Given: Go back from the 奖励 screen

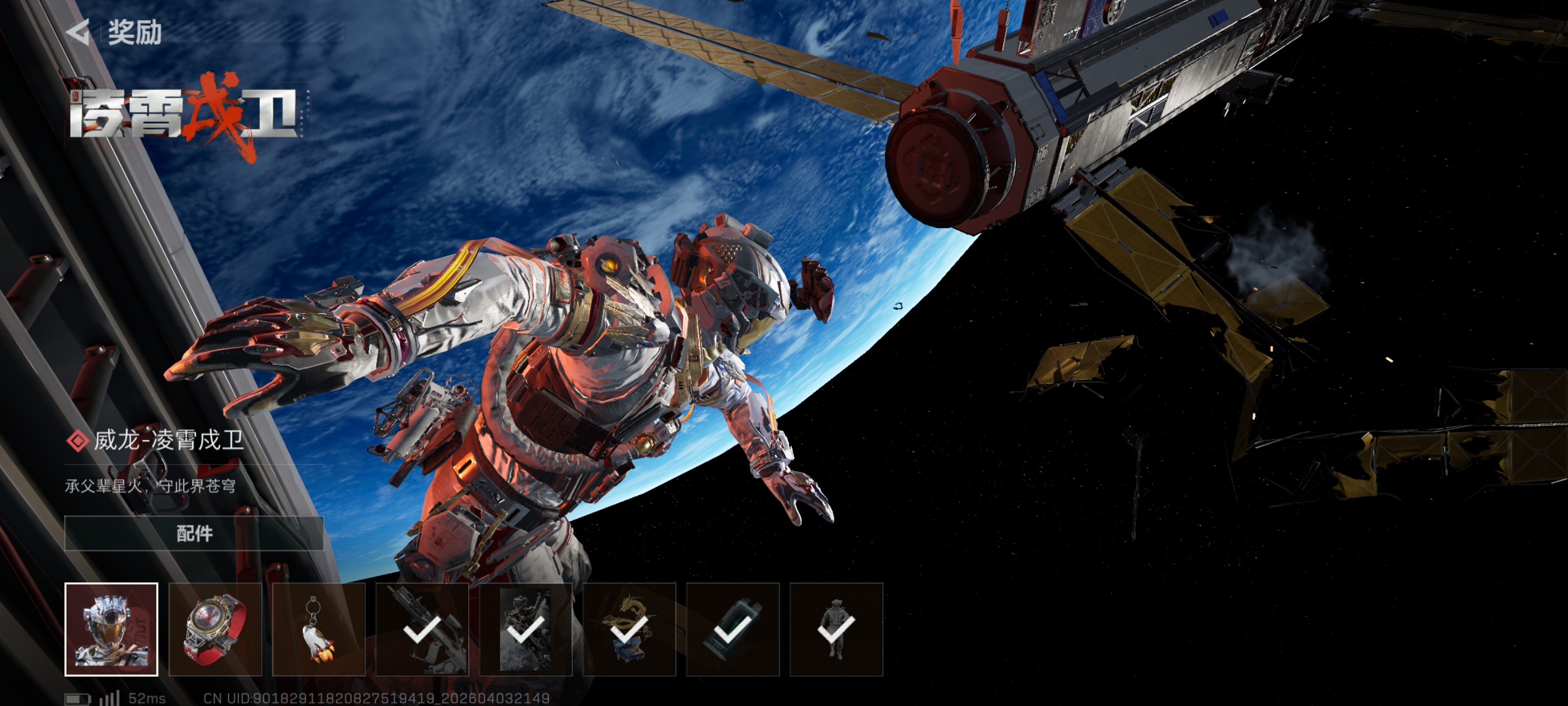Looking at the screenshot, I should point(78,32).
